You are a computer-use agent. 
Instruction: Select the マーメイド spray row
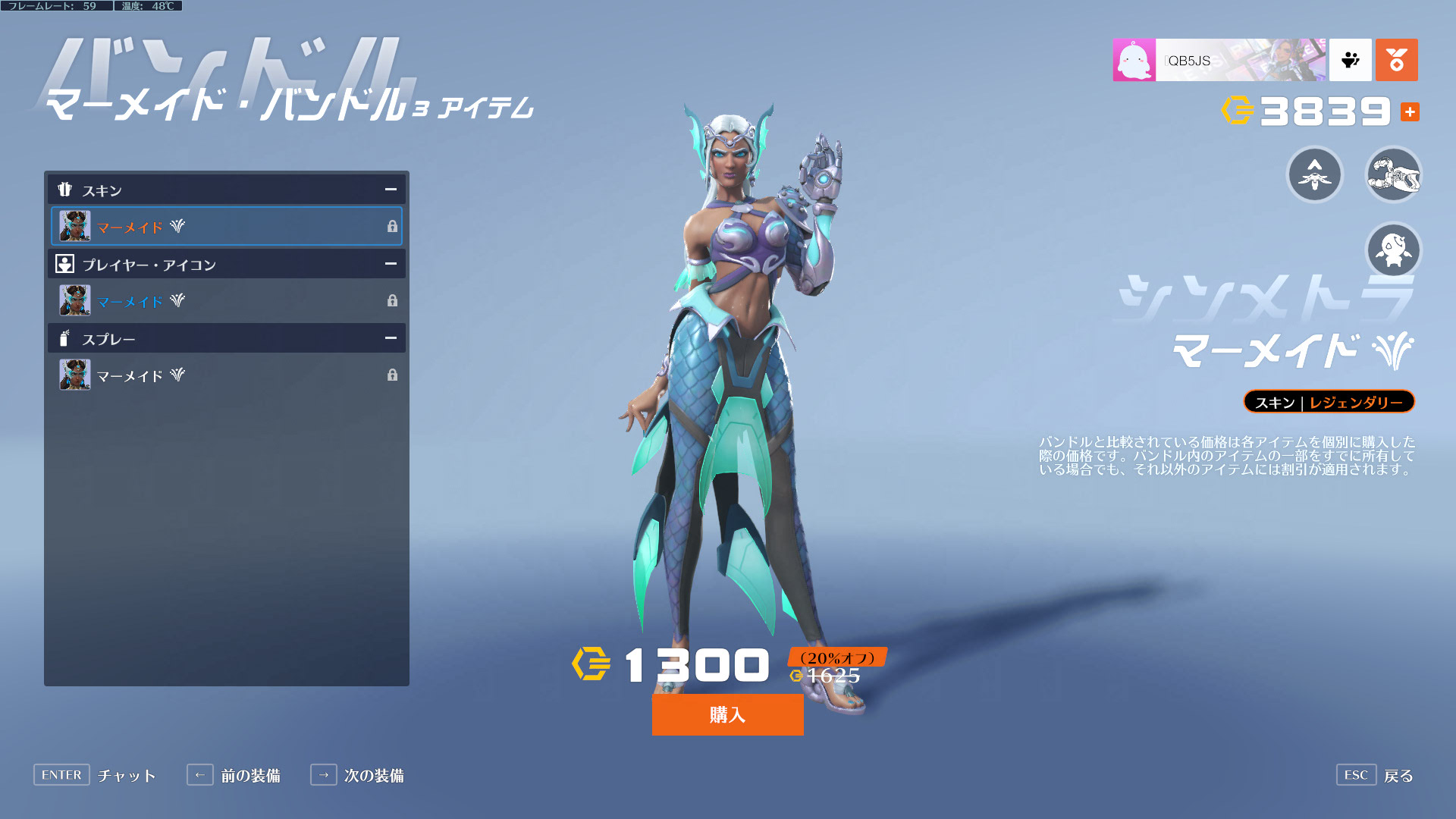coord(227,375)
